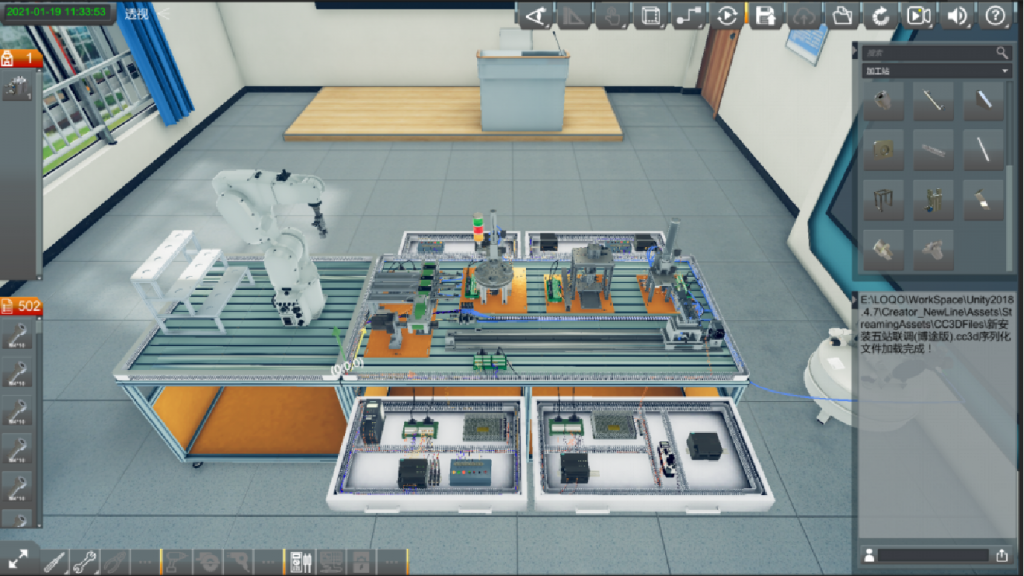
Task: Select the path routing line tool
Action: [688, 15]
